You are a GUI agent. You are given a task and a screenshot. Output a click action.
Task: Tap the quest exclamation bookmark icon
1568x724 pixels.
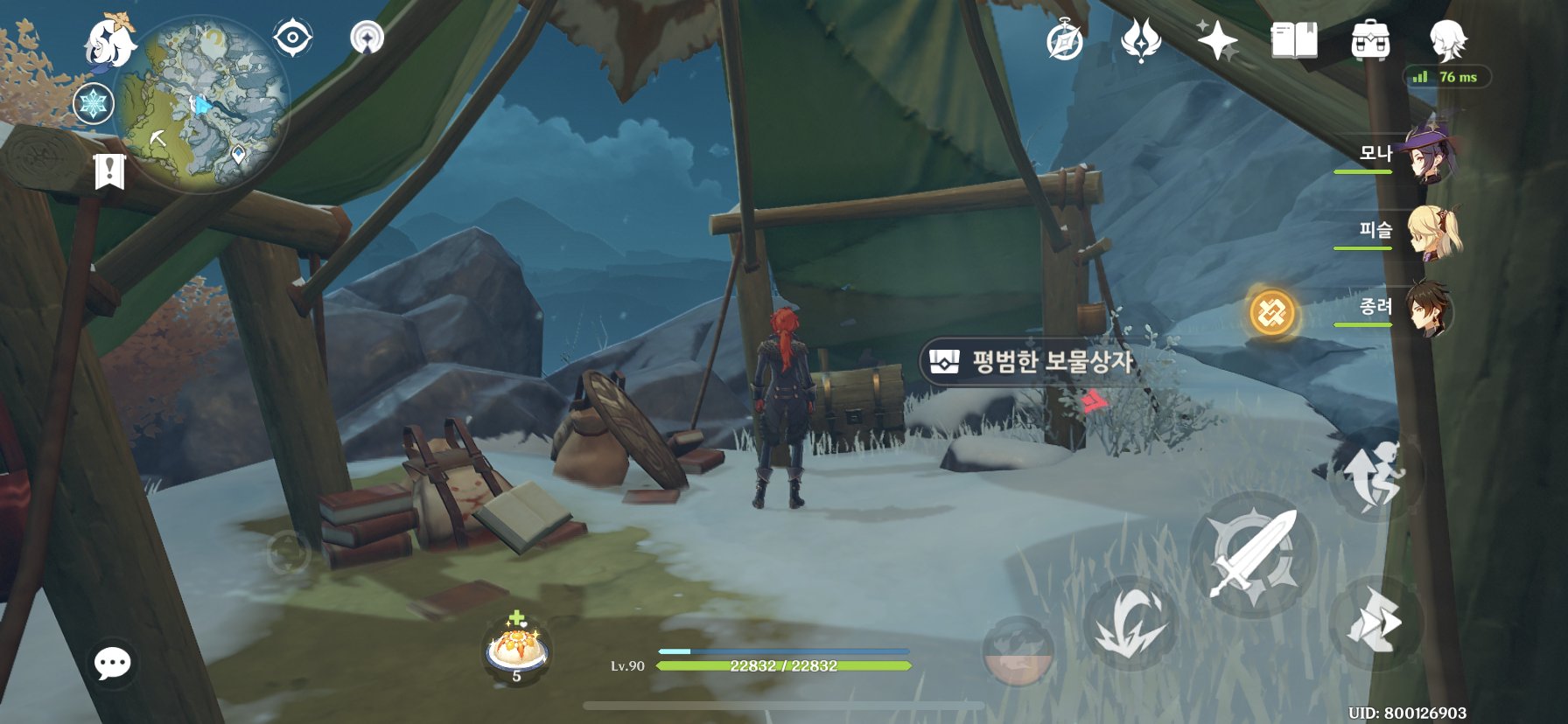(109, 171)
